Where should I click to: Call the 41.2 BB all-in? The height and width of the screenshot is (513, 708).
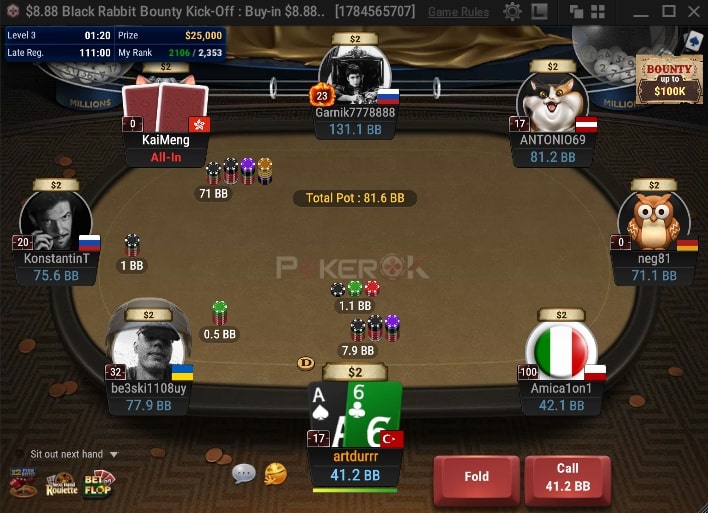coord(567,476)
